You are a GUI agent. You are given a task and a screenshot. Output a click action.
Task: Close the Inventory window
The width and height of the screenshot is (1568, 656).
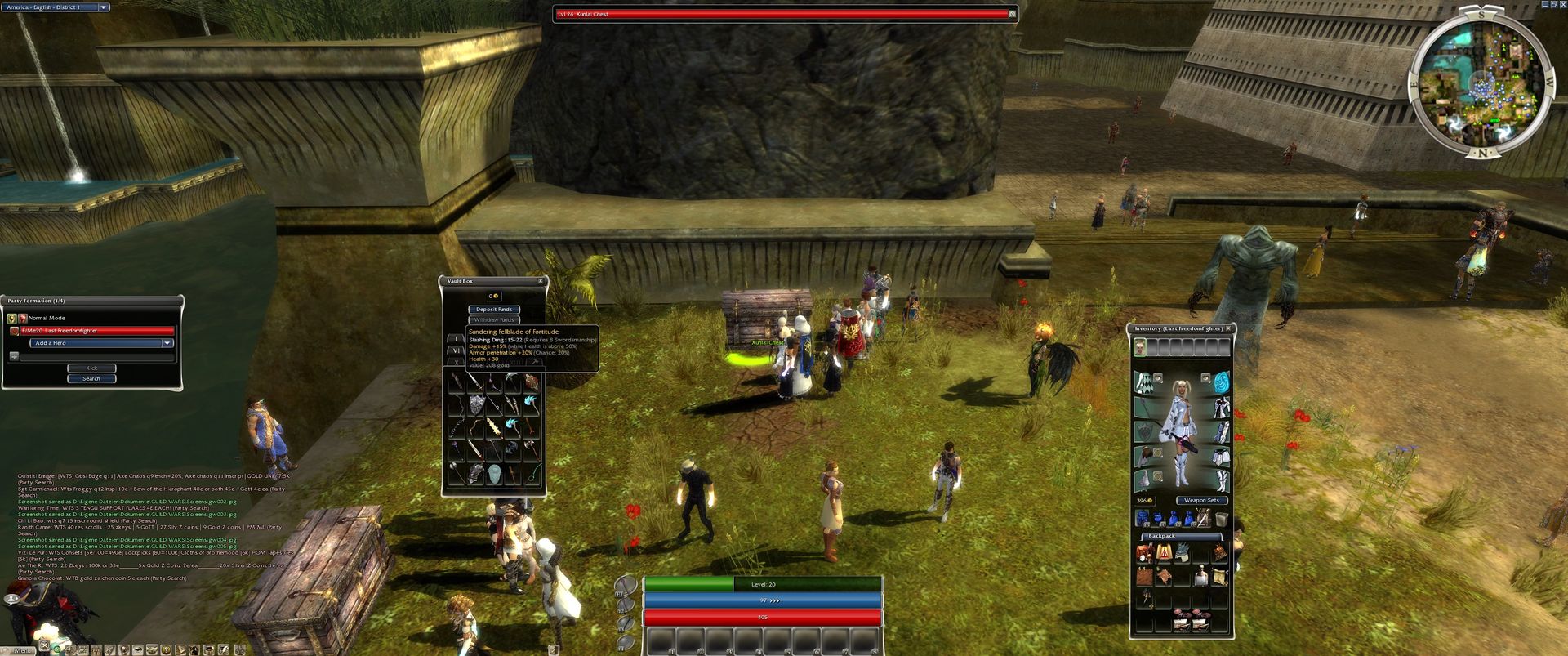pos(1228,328)
